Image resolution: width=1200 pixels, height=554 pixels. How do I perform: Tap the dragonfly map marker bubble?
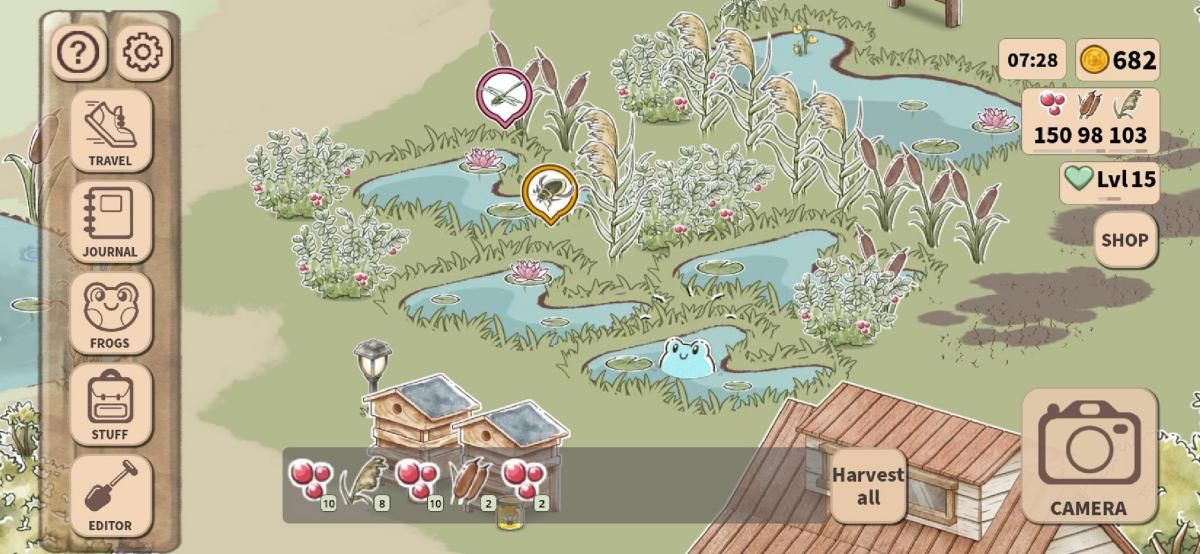503,94
